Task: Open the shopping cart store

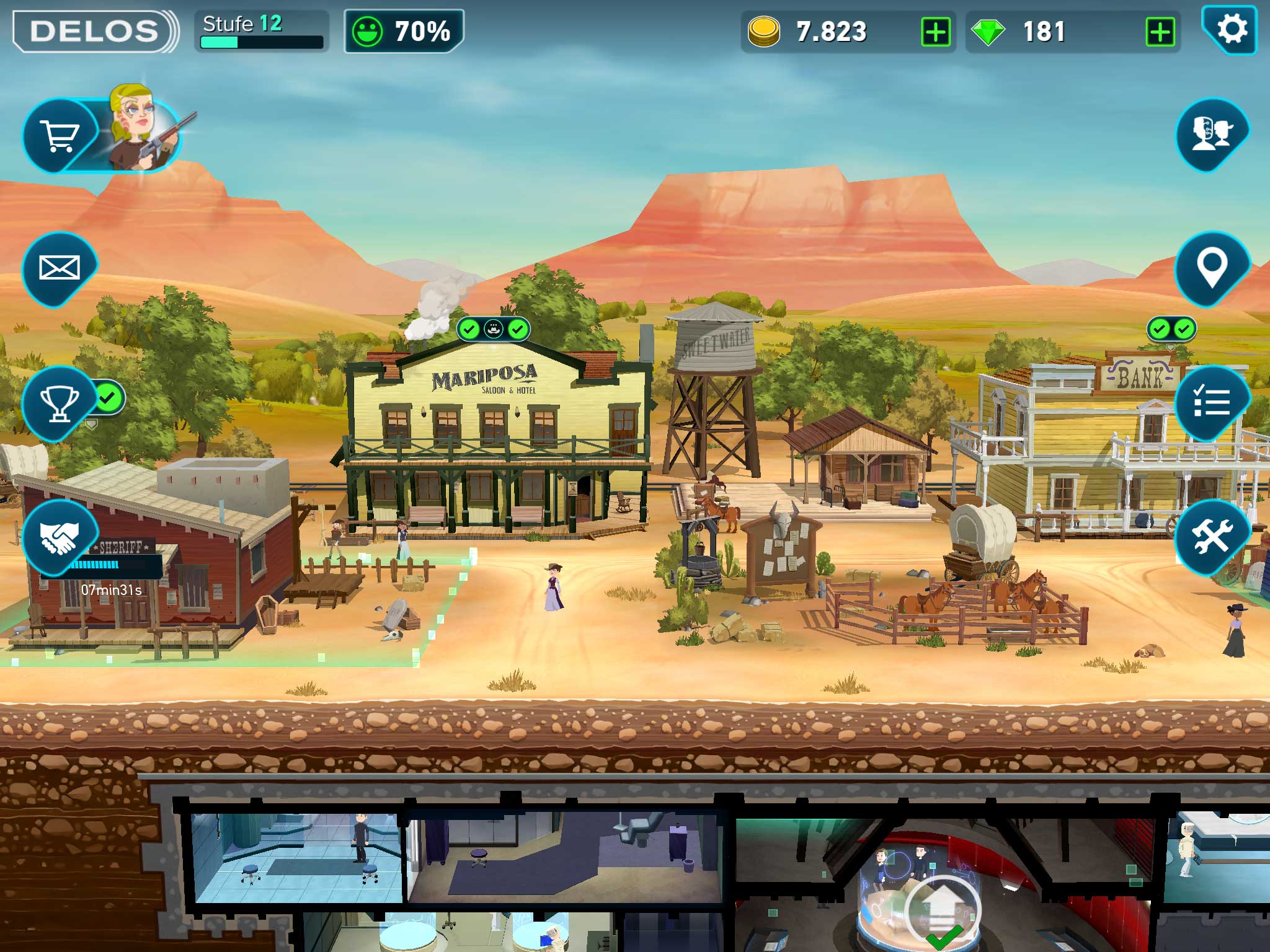Action: pos(60,134)
